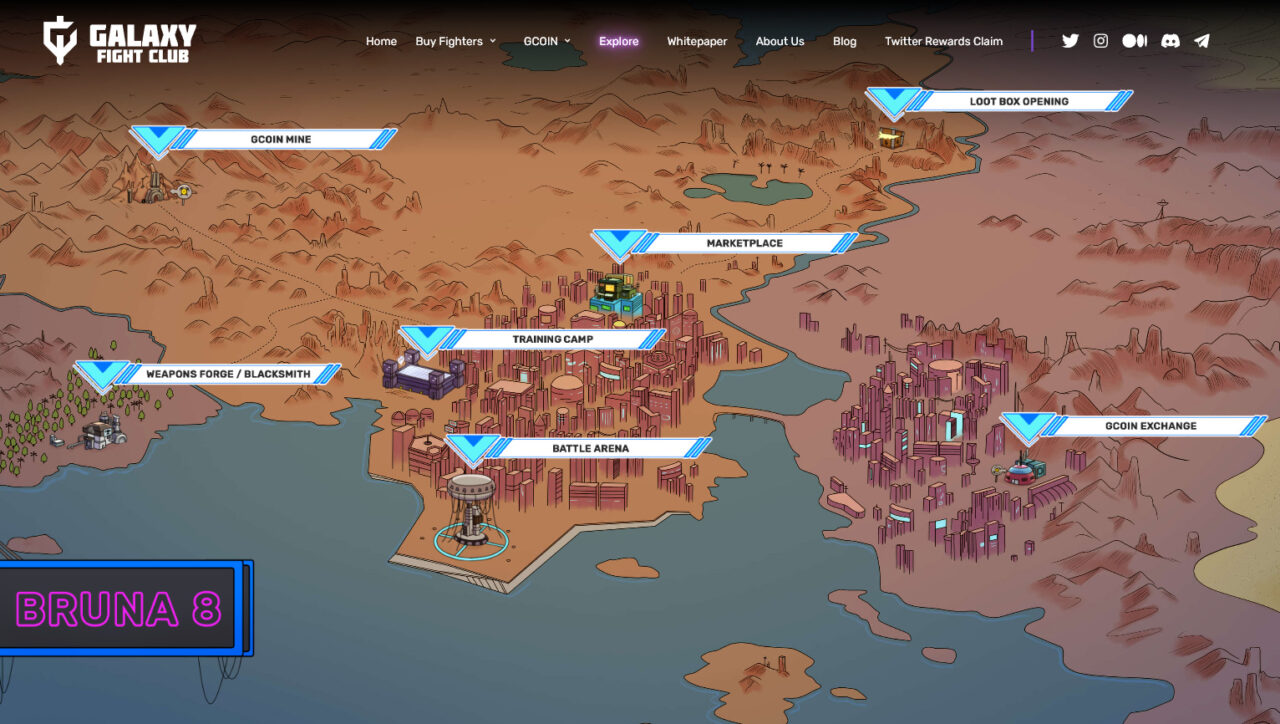
Task: Open the Instagram profile icon
Action: [1100, 41]
